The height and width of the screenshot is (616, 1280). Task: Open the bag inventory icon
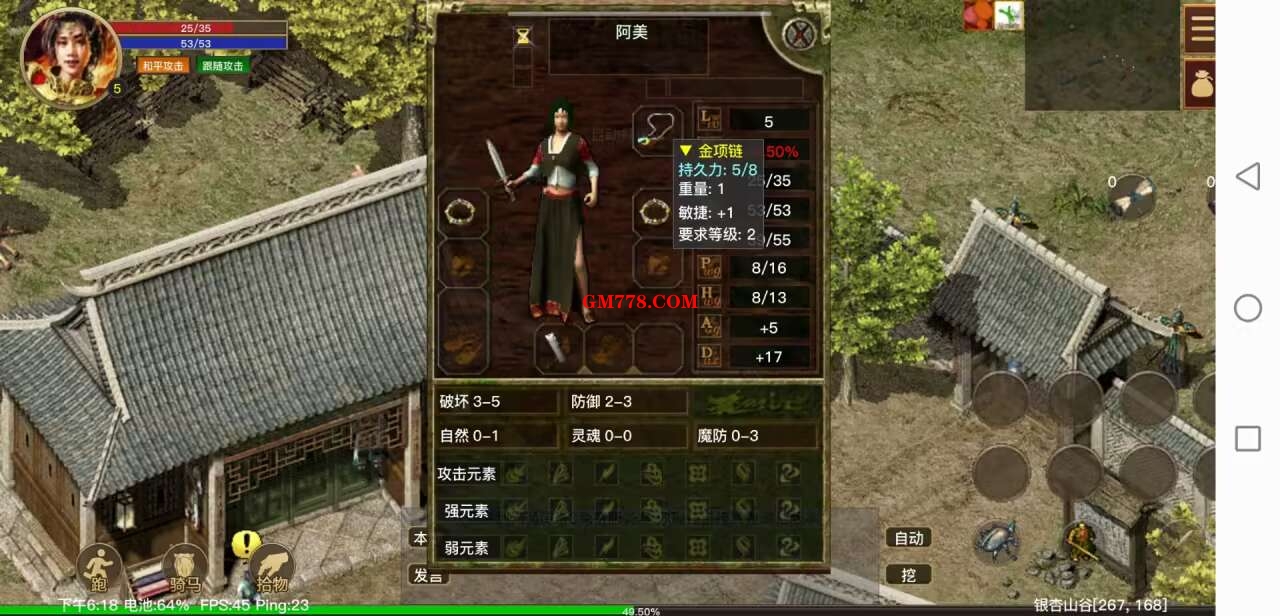(1199, 84)
